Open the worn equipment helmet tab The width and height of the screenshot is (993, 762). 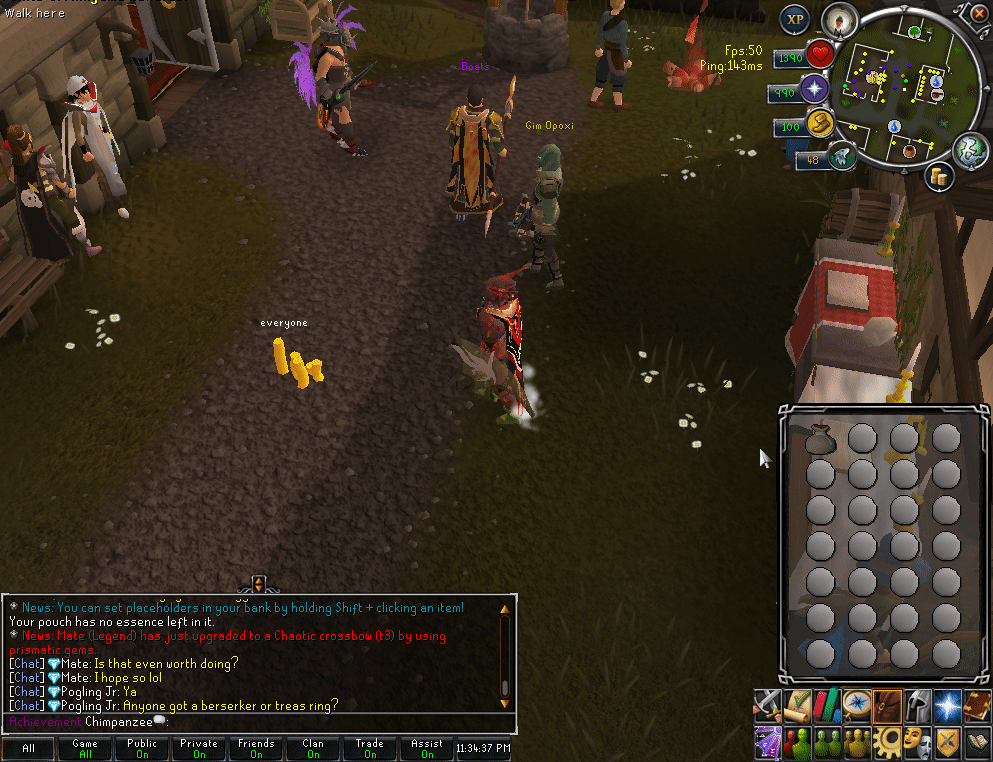[917, 706]
